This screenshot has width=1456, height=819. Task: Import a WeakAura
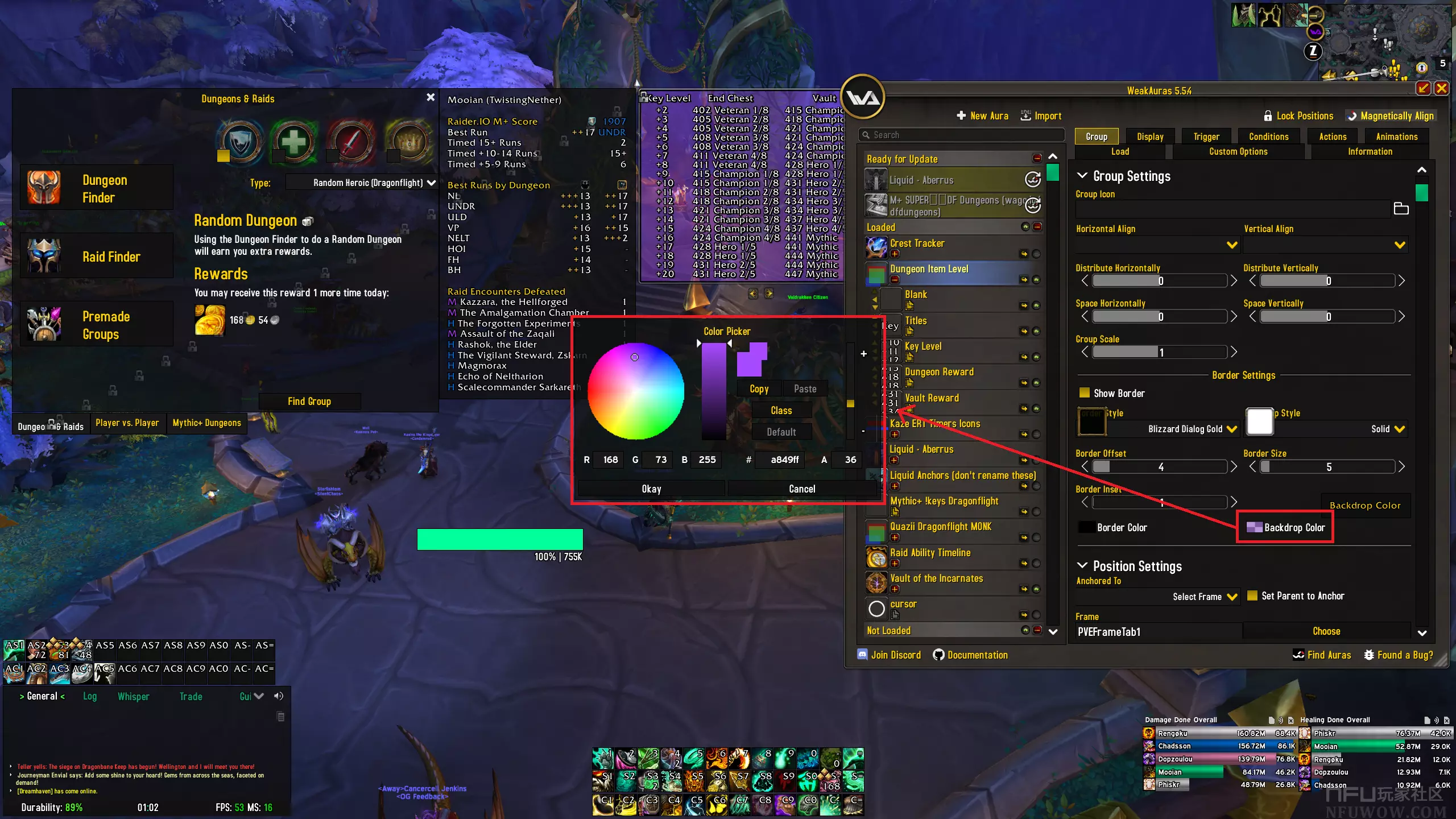(1041, 116)
